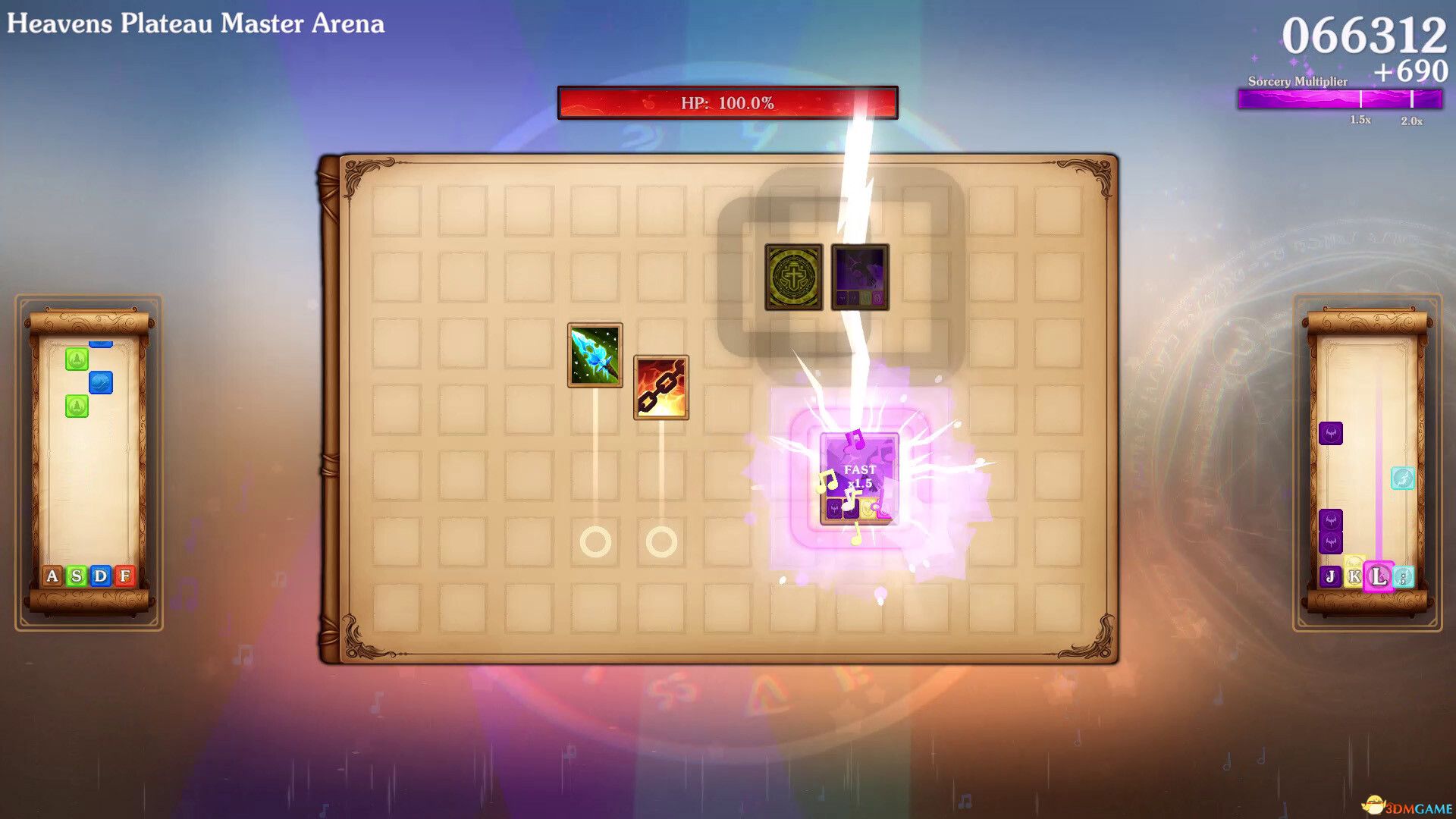
Task: Click the 1.5x multiplier marker
Action: pyautogui.click(x=1358, y=119)
